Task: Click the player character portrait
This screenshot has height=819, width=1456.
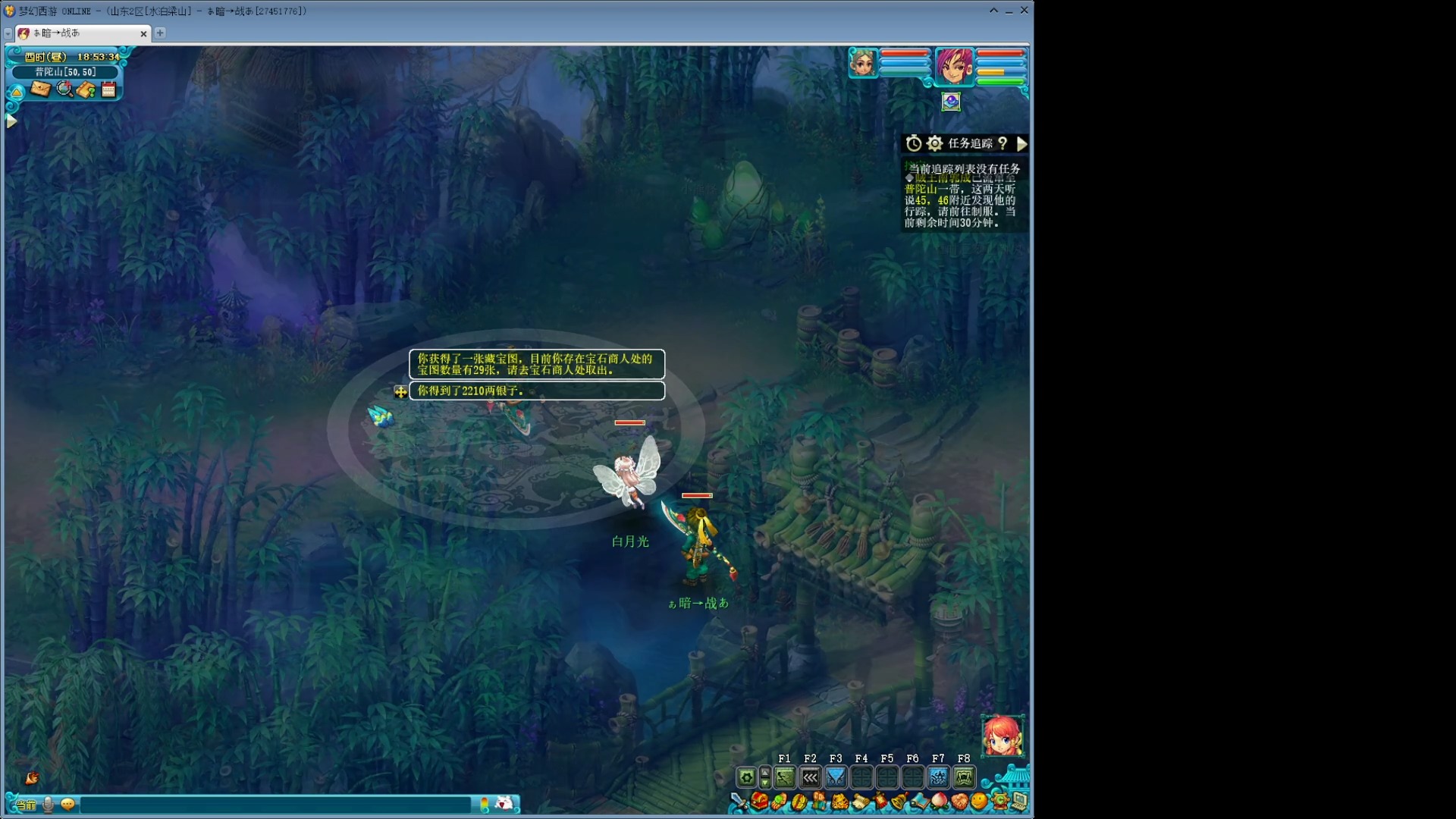Action: coord(953,65)
